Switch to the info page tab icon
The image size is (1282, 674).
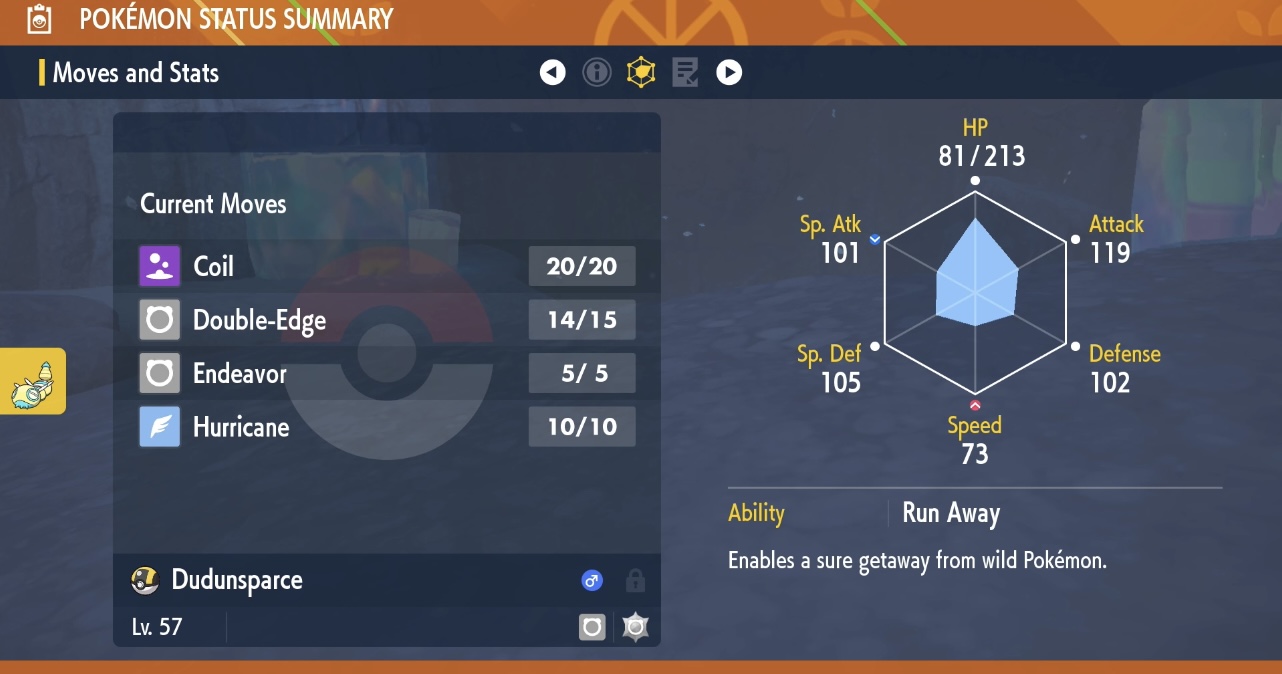597,73
